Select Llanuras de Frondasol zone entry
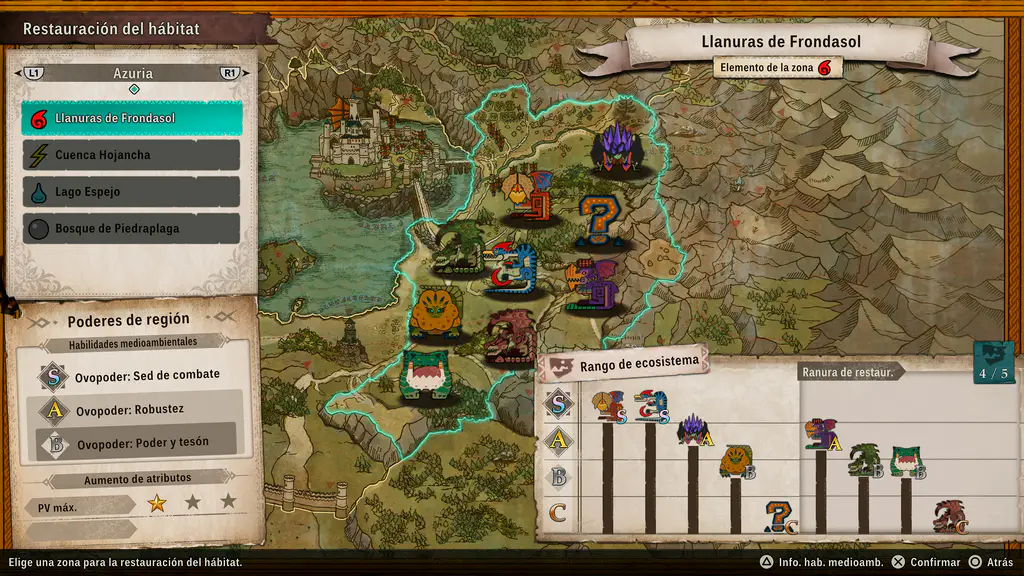The image size is (1024, 576). tap(132, 118)
